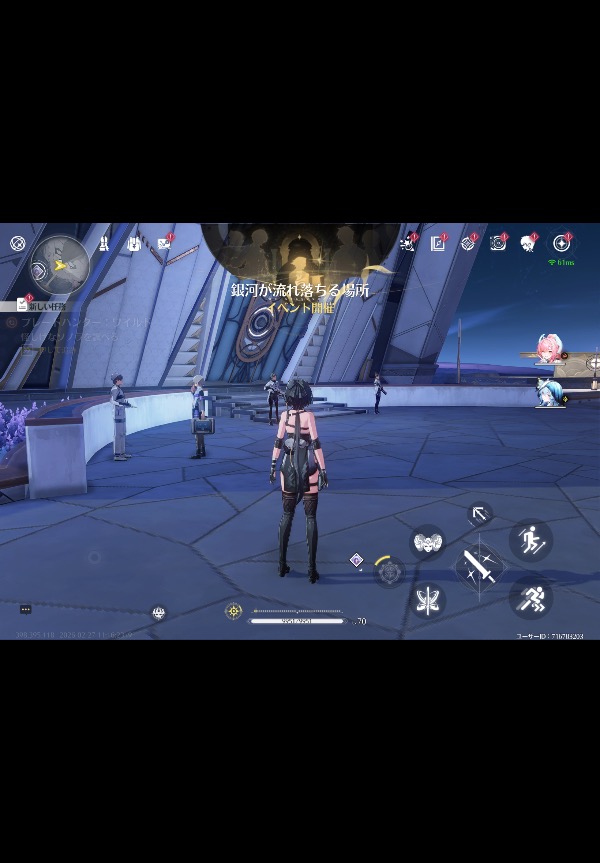Tap the sprint running figure button
The width and height of the screenshot is (600, 863).
(530, 598)
